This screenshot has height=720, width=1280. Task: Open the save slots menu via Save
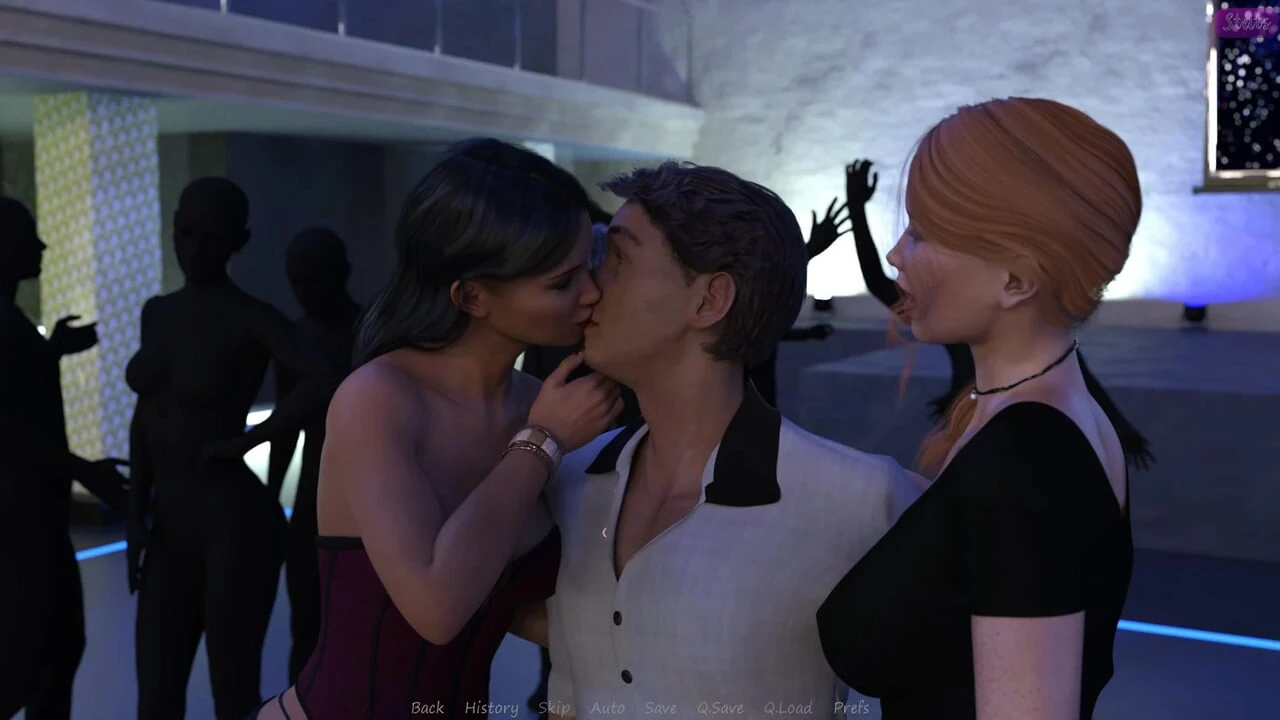tap(660, 708)
